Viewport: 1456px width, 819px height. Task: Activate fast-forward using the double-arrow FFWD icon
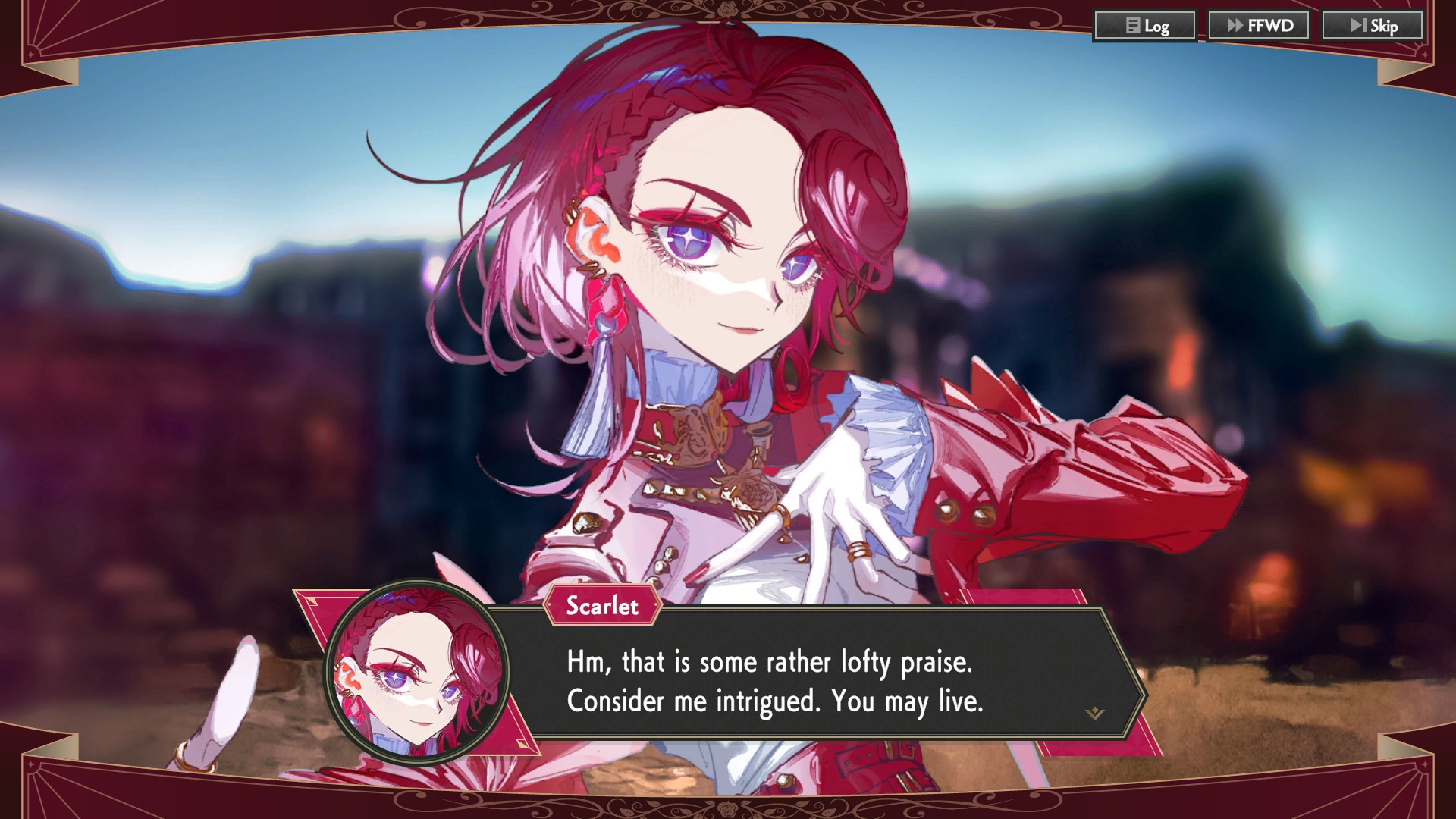[1237, 24]
